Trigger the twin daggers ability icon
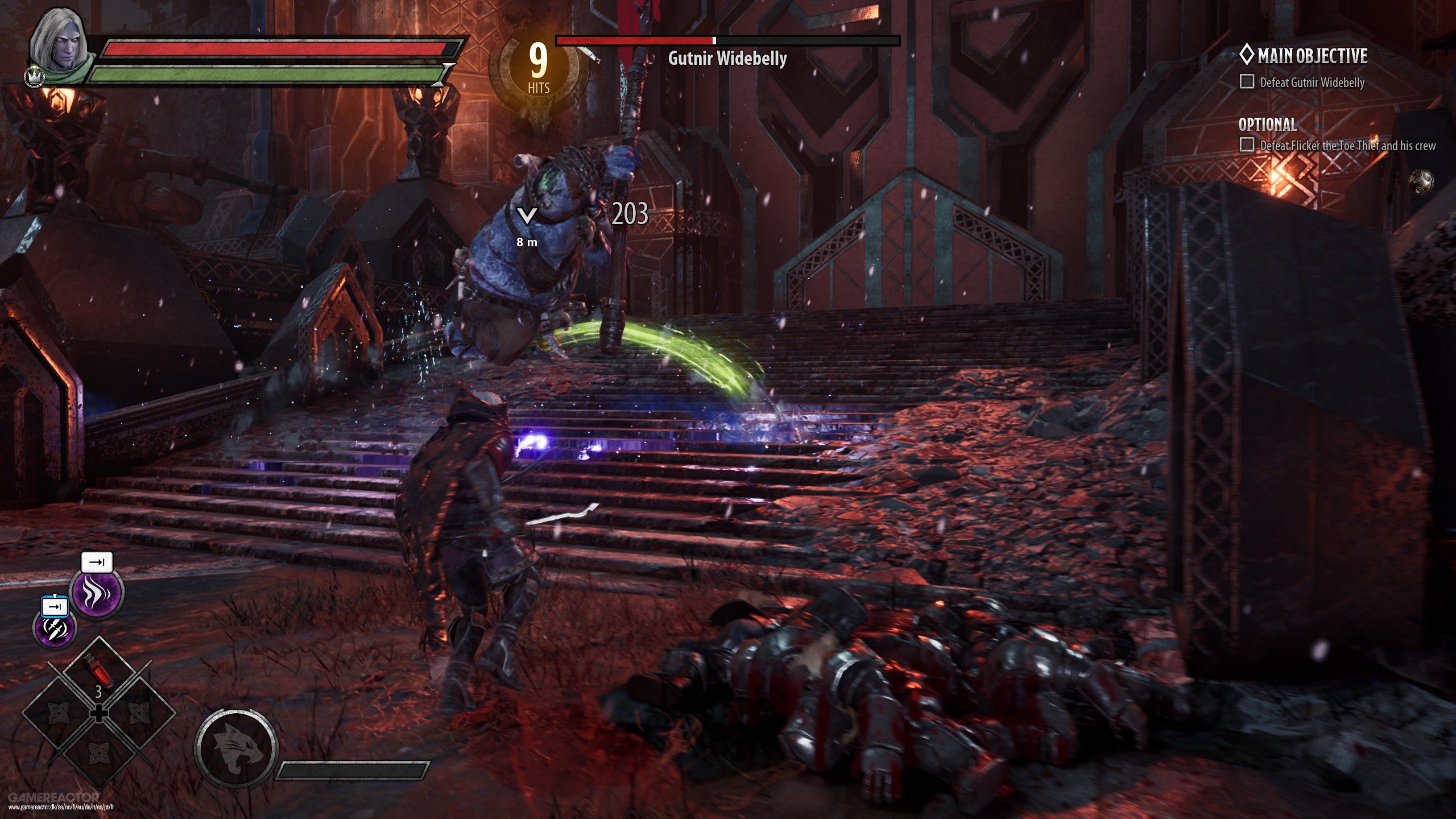The image size is (1456, 819). (55, 628)
